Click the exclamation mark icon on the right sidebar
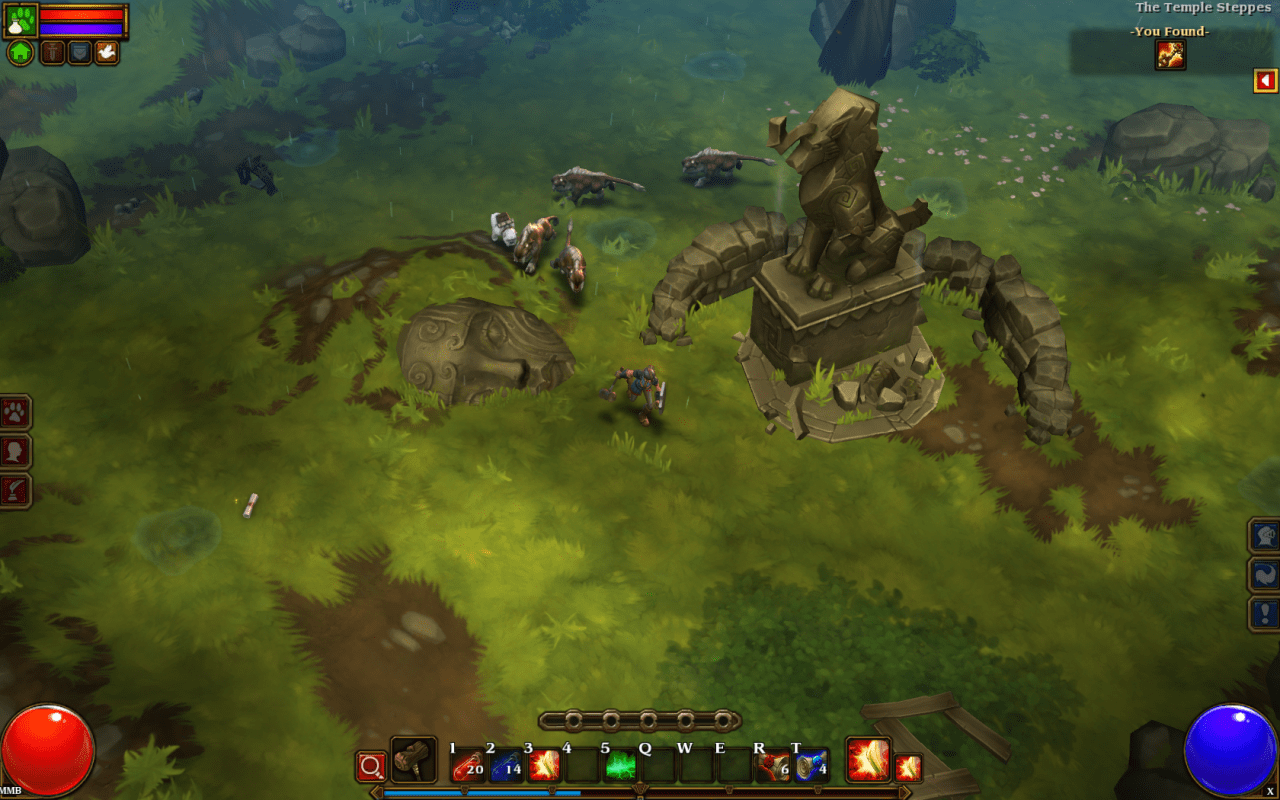Image resolution: width=1280 pixels, height=800 pixels. 1263,611
